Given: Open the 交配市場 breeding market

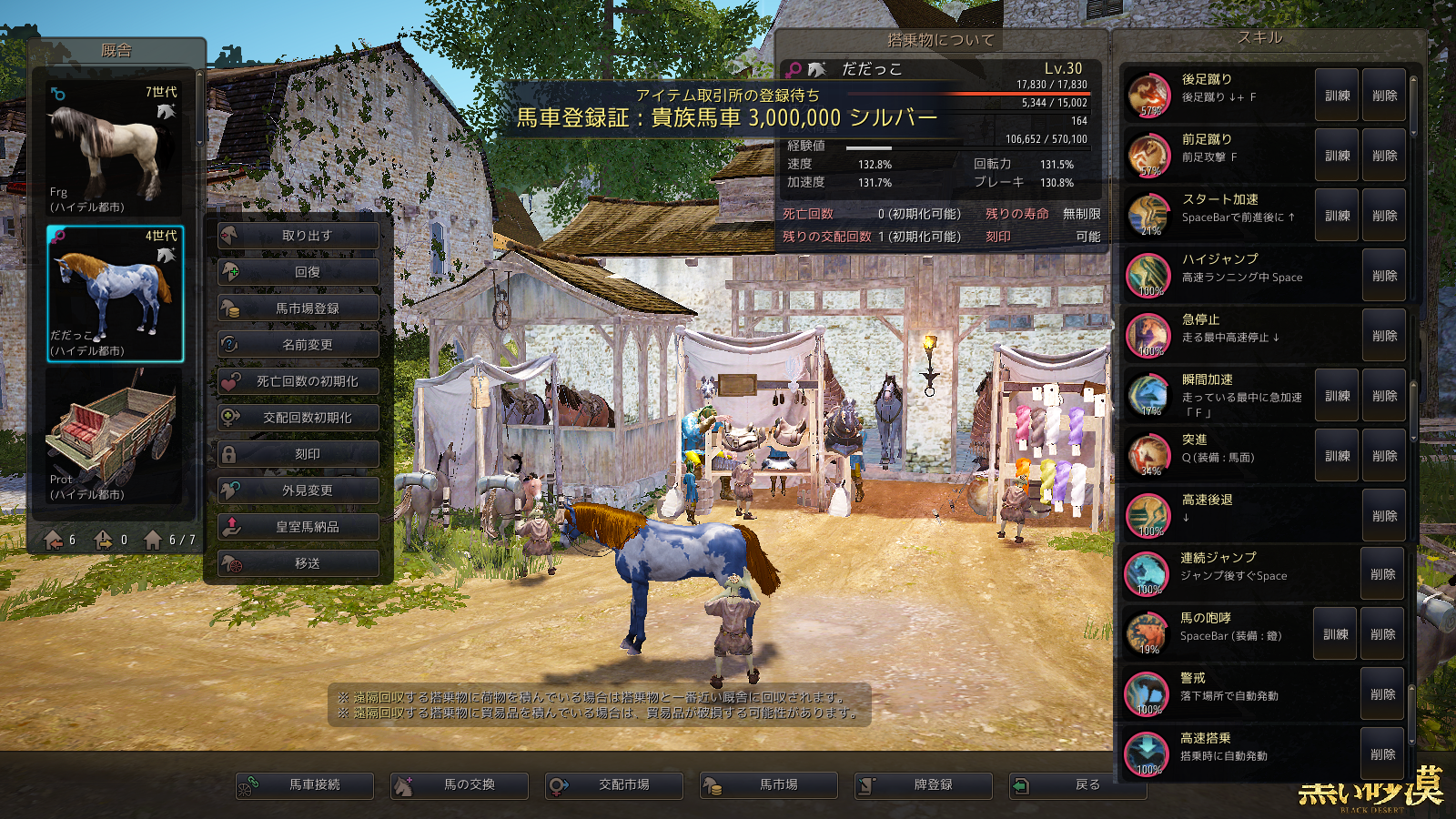Looking at the screenshot, I should (614, 785).
